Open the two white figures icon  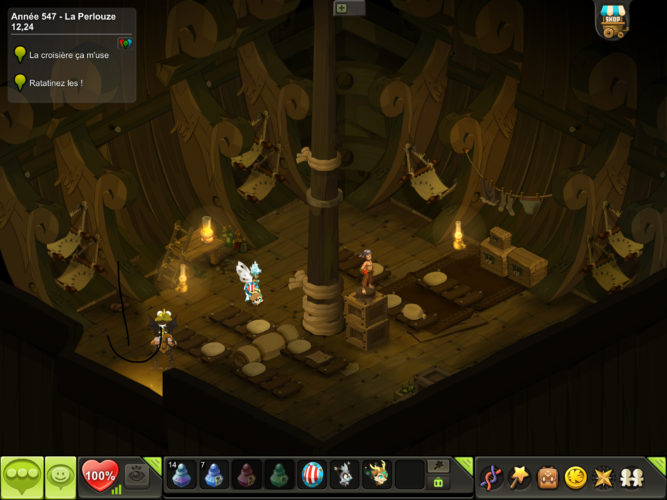click(631, 476)
